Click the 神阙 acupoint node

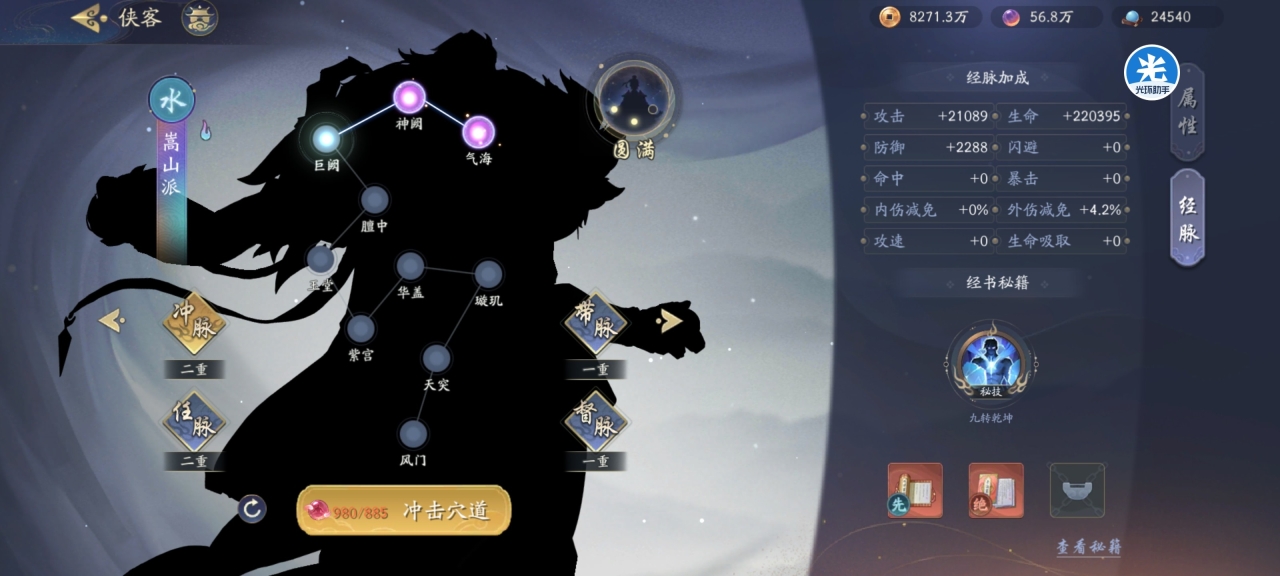[x=409, y=97]
